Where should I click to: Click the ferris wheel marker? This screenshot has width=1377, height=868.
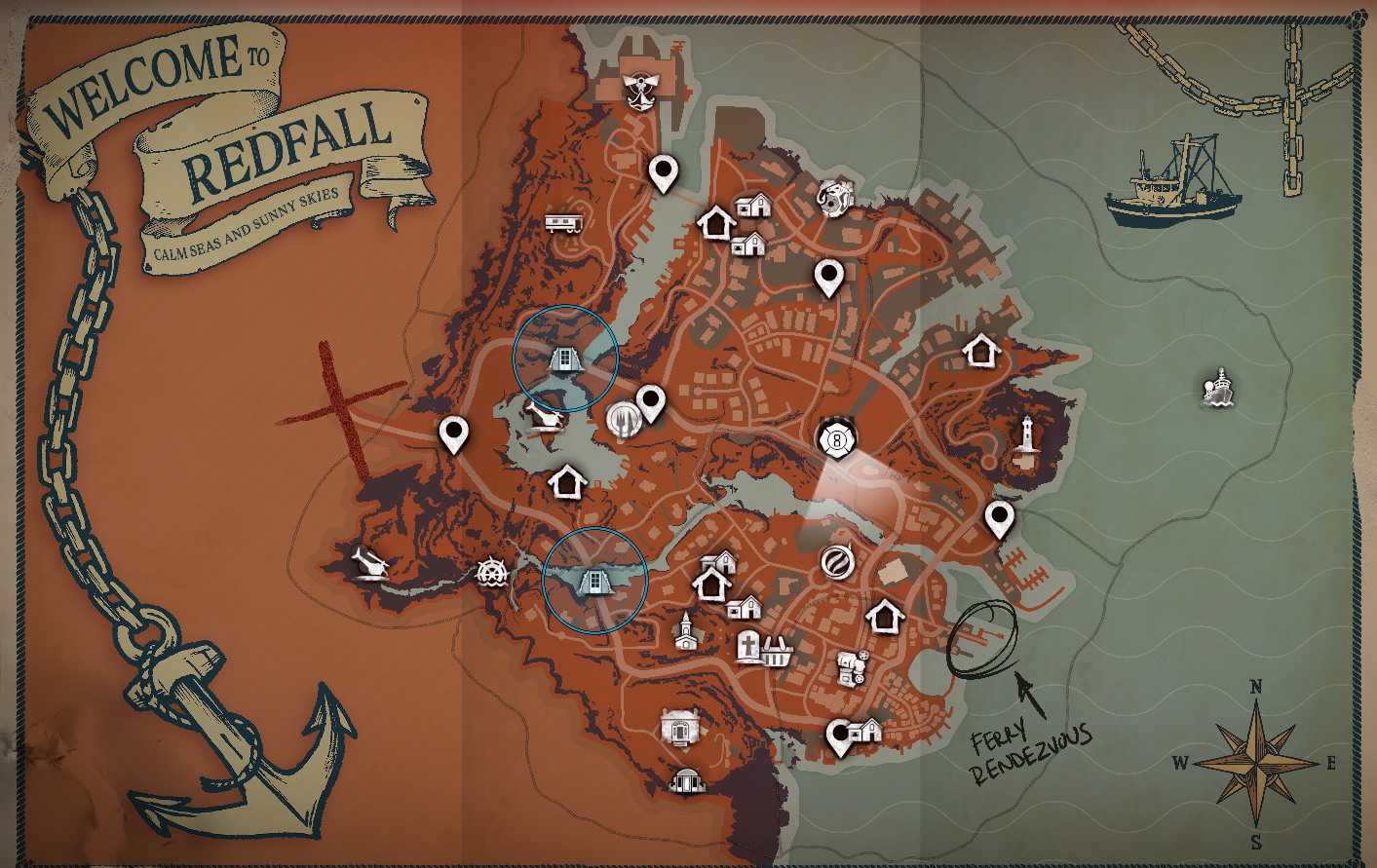tap(492, 575)
